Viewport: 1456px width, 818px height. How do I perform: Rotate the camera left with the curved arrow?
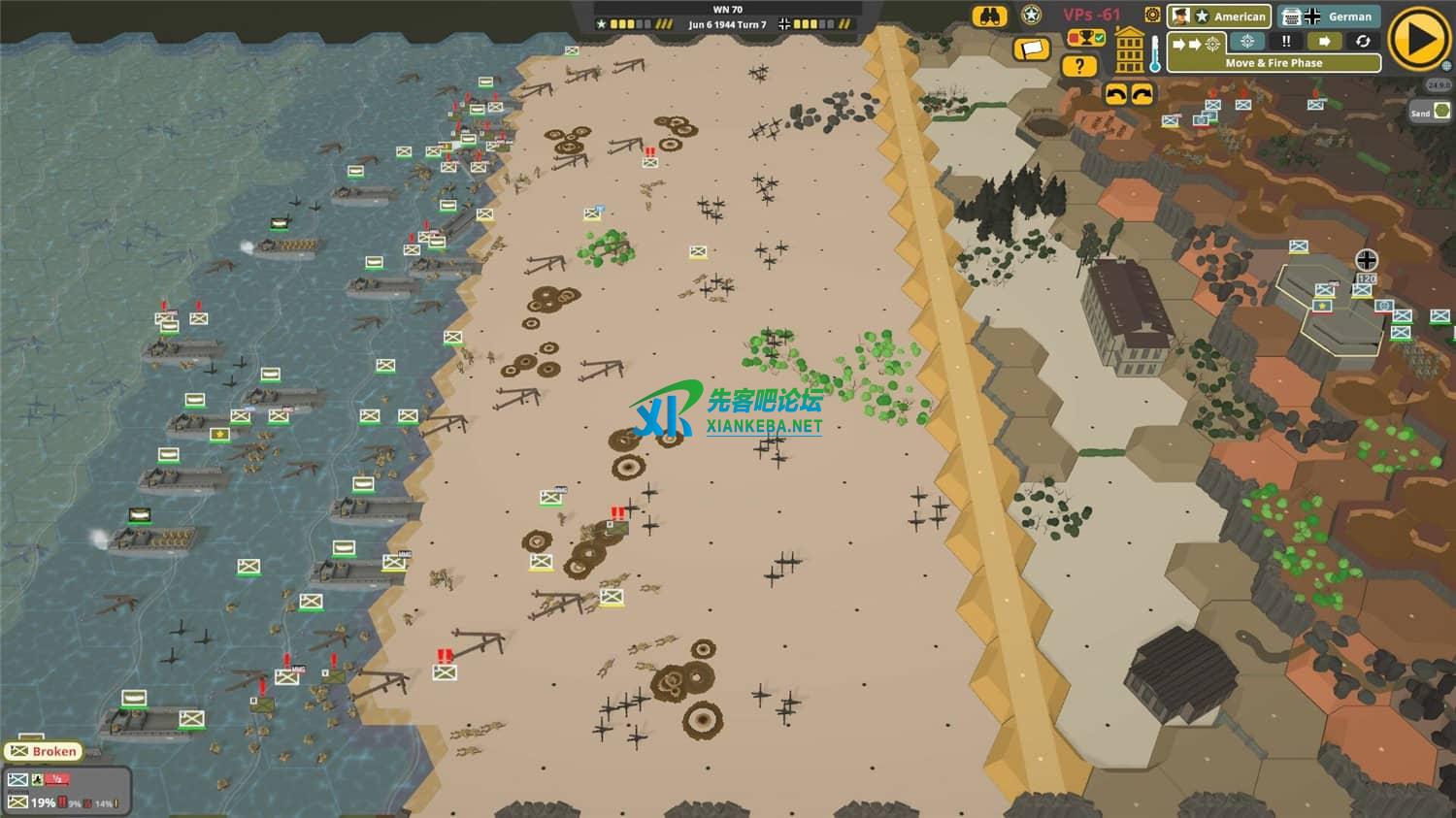click(1116, 94)
